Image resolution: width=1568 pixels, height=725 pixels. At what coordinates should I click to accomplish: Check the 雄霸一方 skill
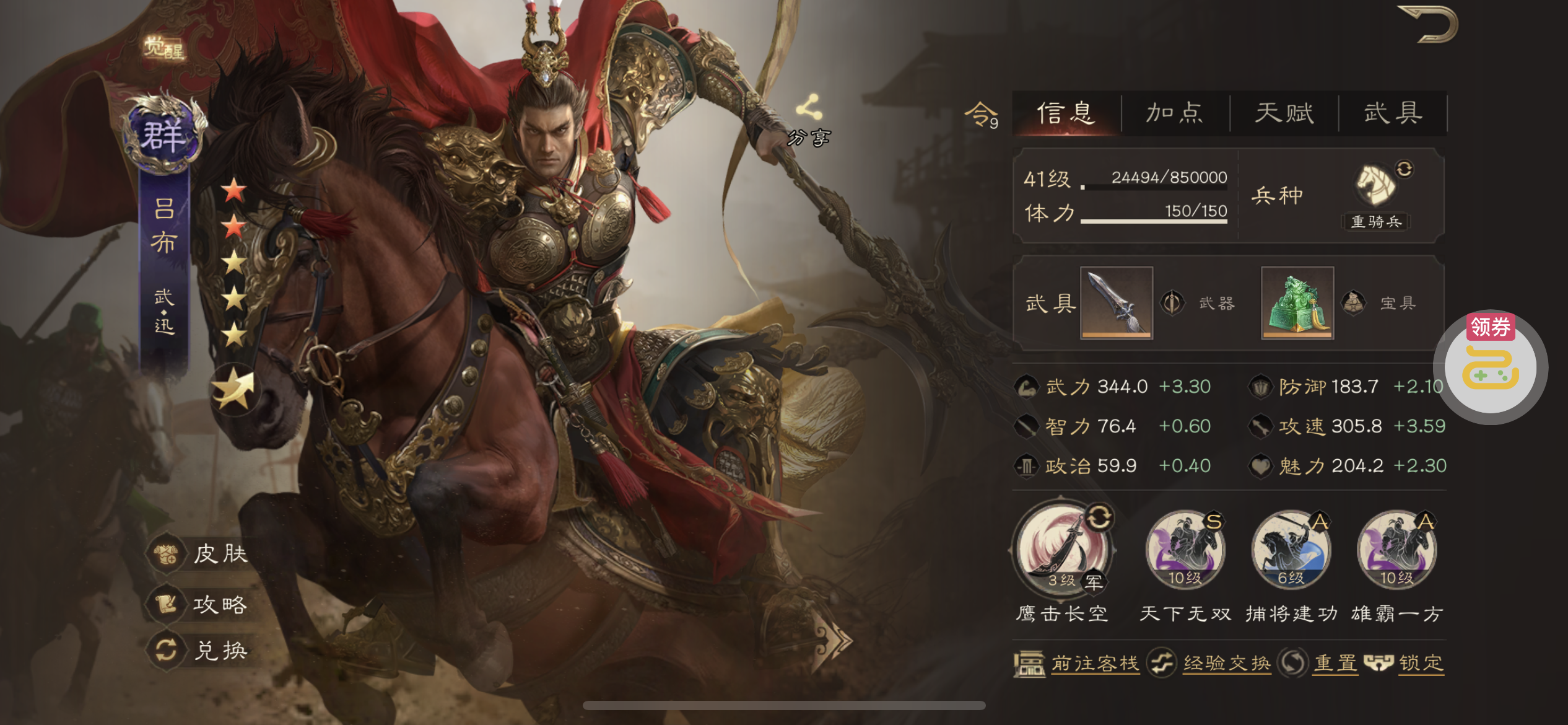[1396, 550]
